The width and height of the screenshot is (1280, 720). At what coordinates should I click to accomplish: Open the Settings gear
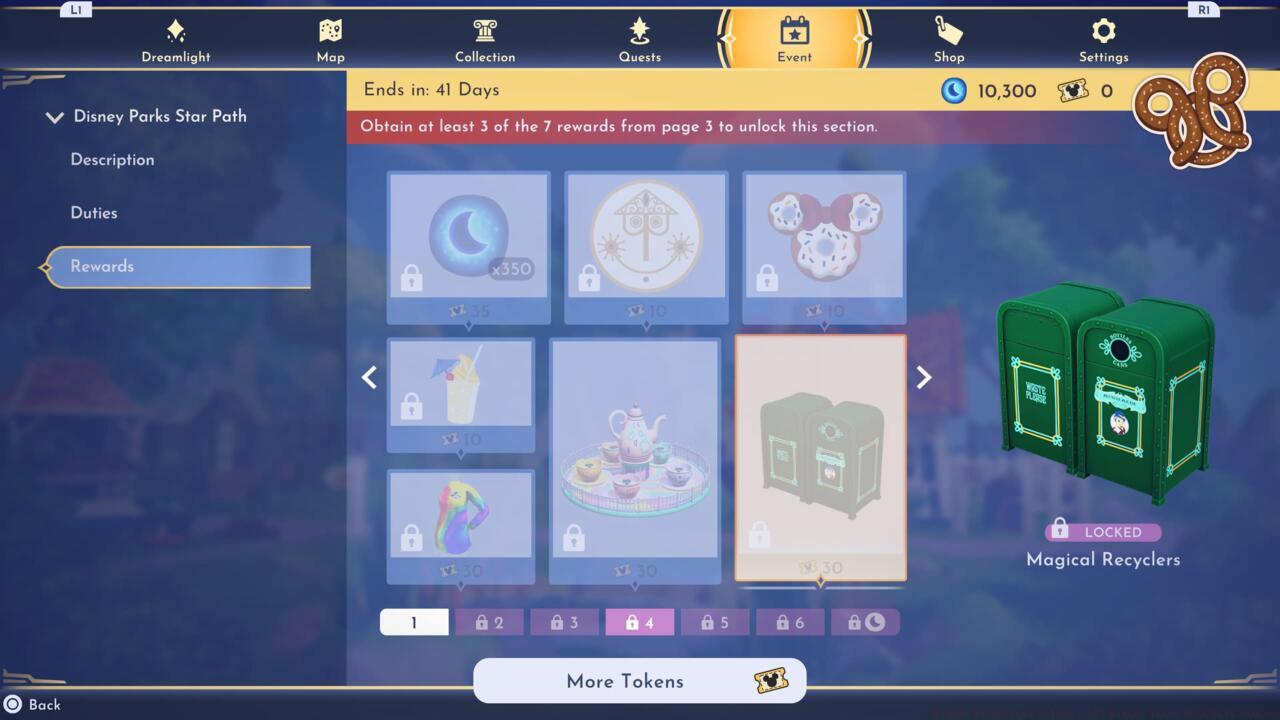[1103, 38]
